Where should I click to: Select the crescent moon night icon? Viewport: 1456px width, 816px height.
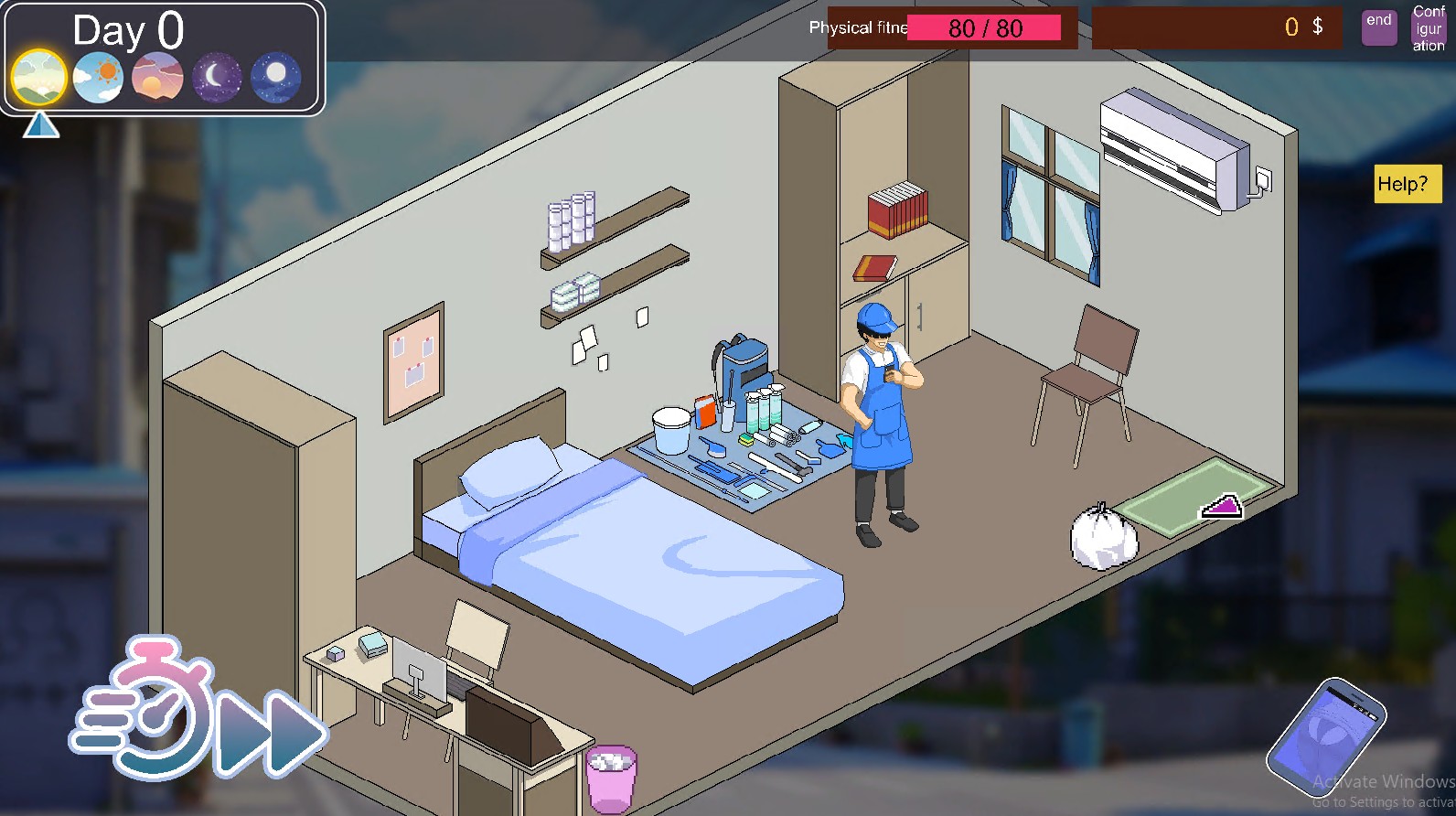217,77
